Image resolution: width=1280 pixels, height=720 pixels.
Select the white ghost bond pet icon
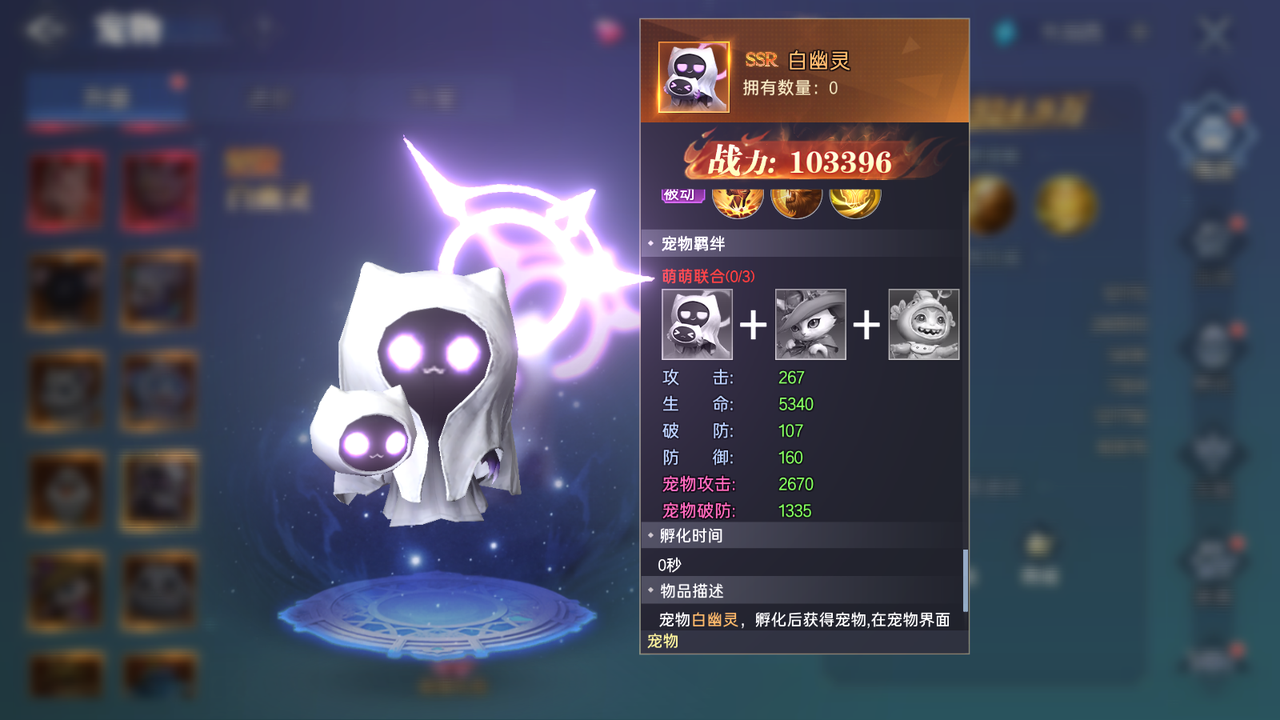(x=697, y=324)
